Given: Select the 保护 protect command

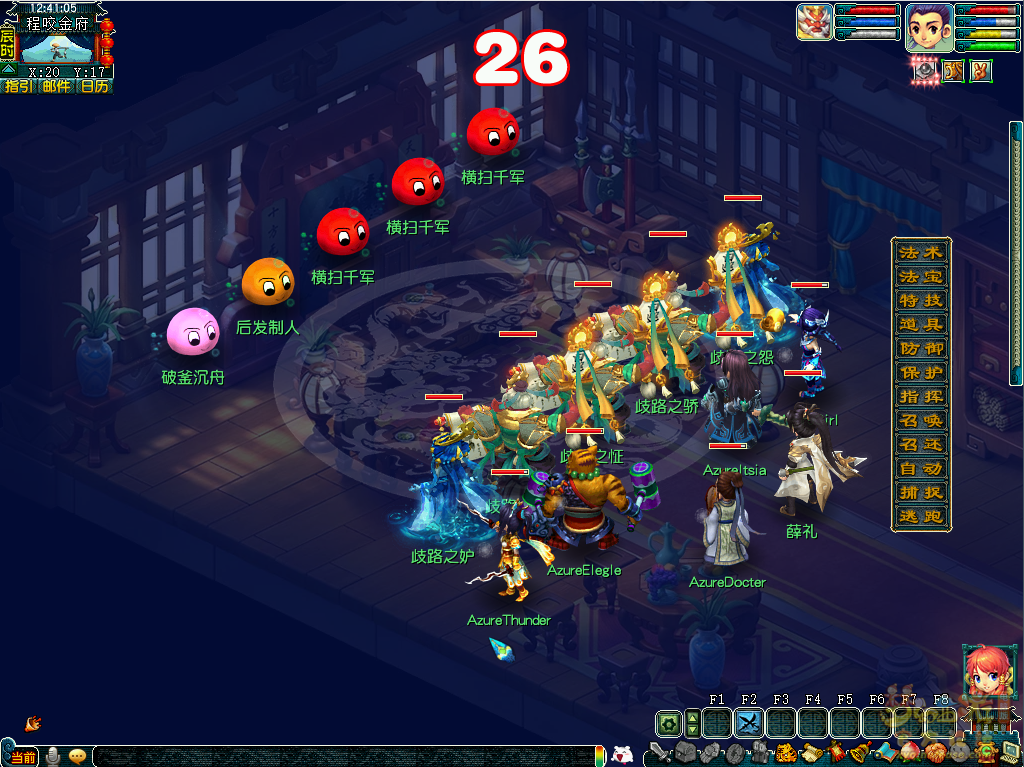Looking at the screenshot, I should click(920, 372).
